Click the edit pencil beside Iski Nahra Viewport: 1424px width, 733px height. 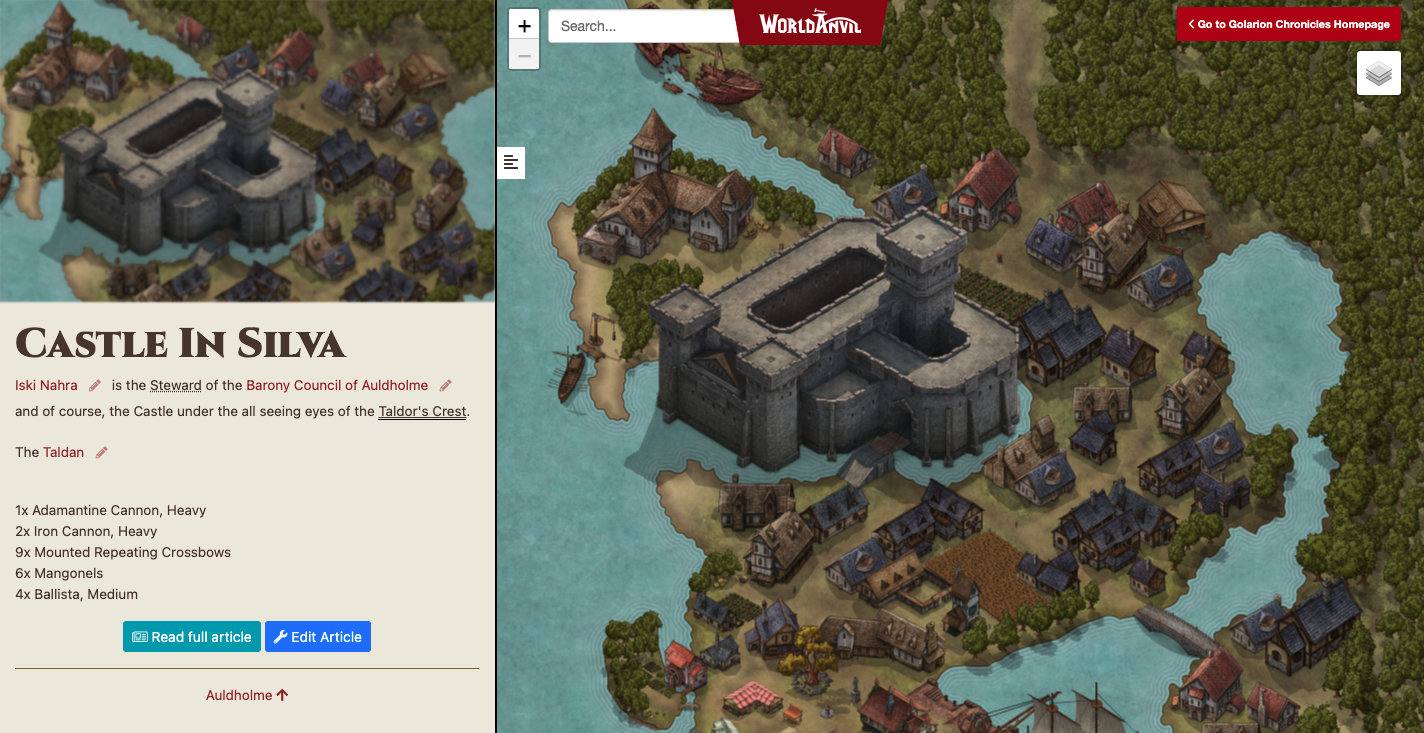tap(93, 384)
